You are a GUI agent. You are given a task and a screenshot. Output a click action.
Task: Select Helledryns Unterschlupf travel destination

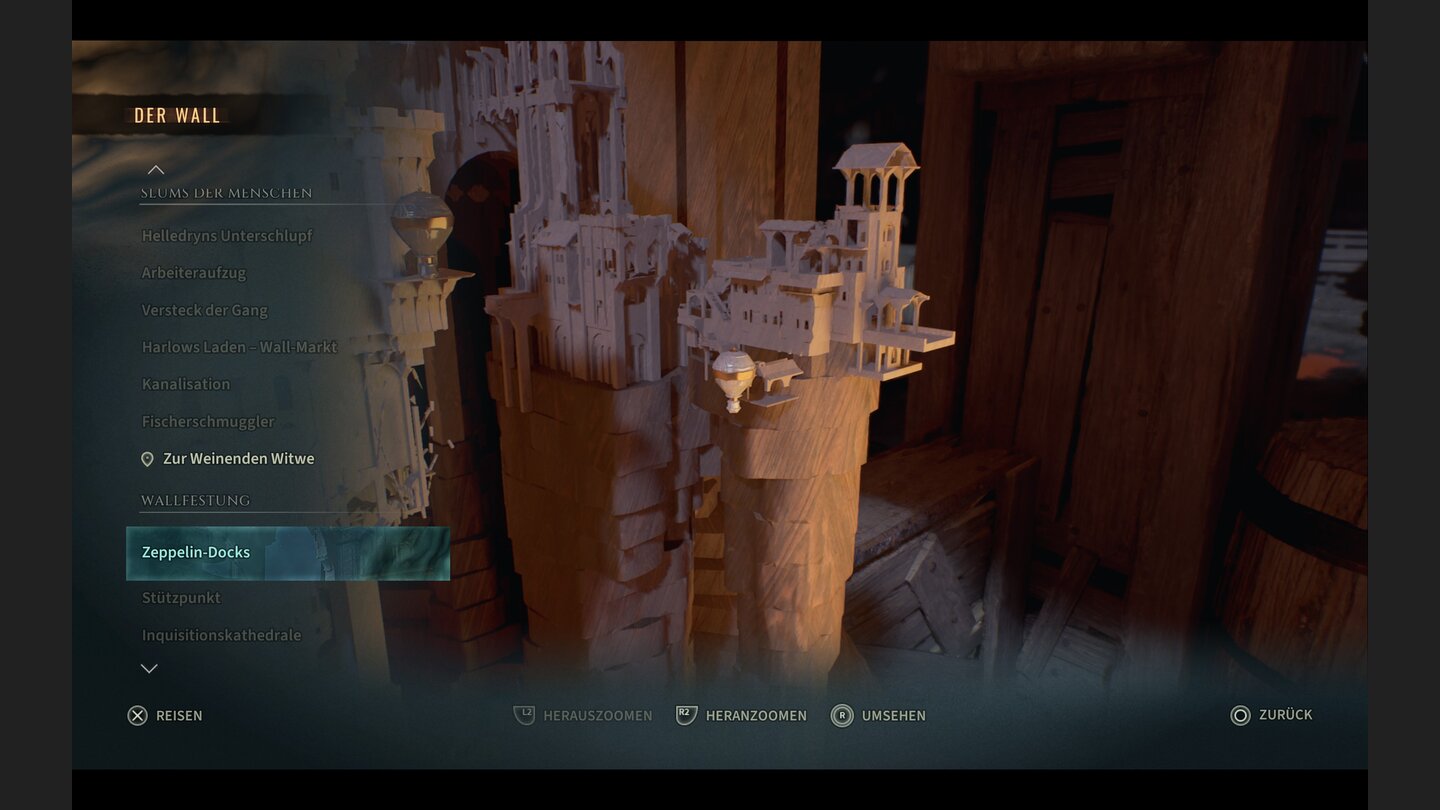[227, 236]
